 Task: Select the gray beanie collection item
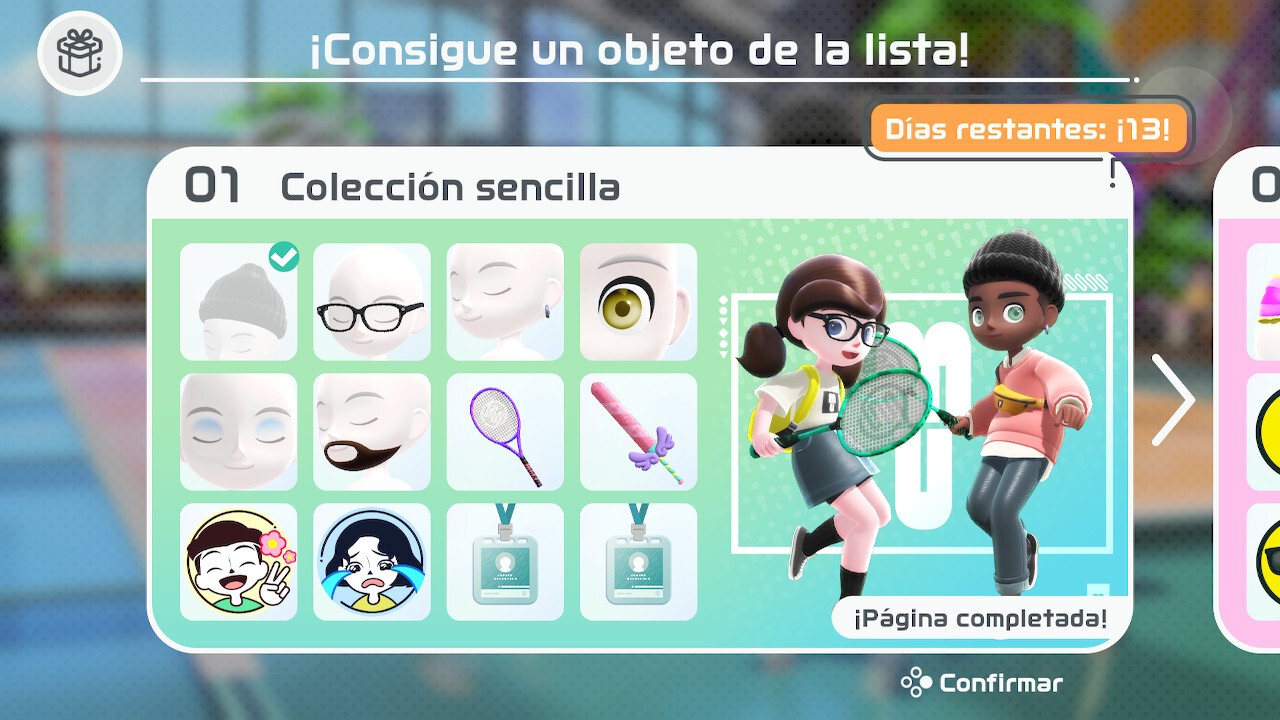pyautogui.click(x=238, y=301)
